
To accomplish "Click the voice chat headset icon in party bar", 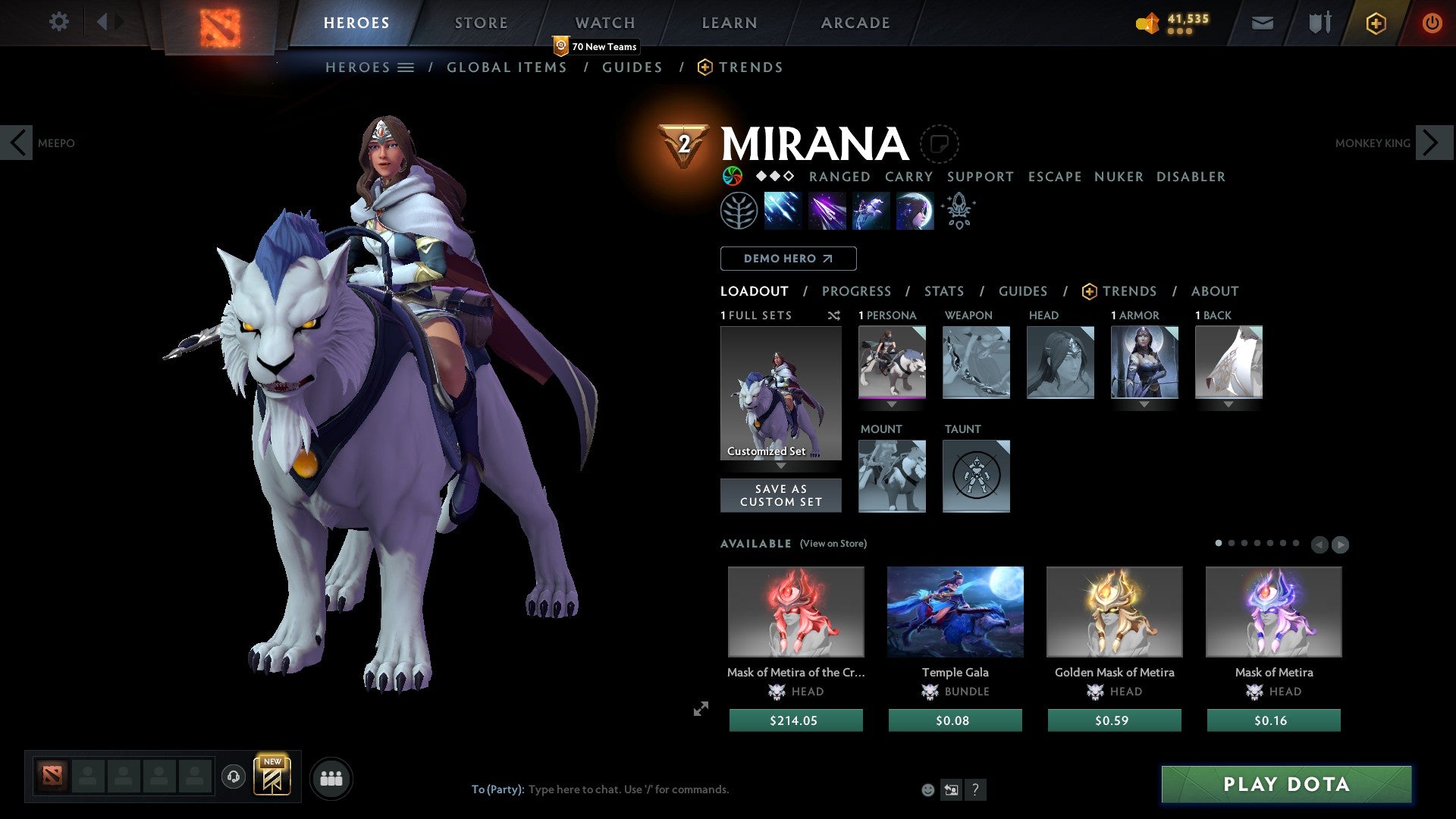I will [233, 777].
